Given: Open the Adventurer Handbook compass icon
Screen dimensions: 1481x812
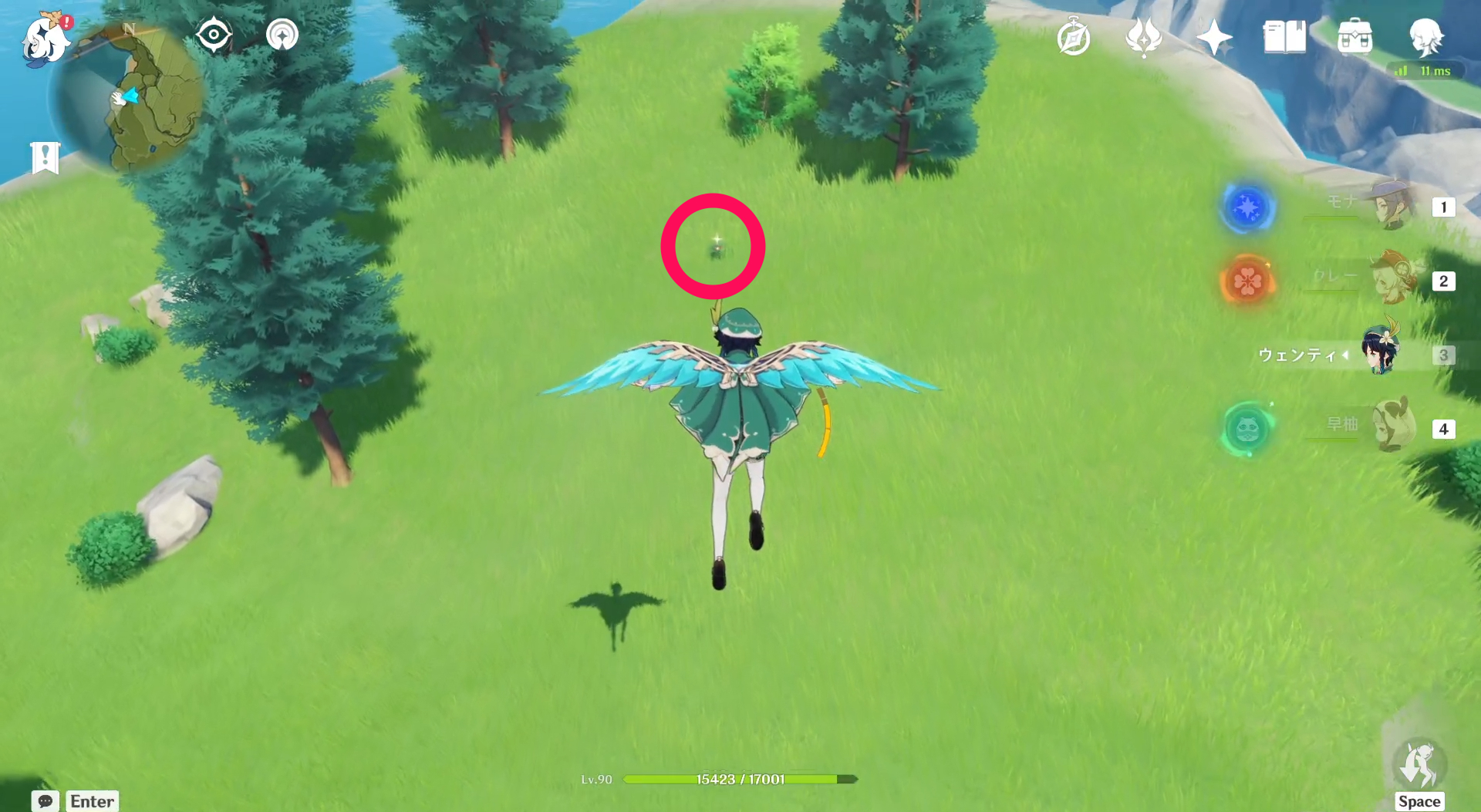Looking at the screenshot, I should point(1074,36).
